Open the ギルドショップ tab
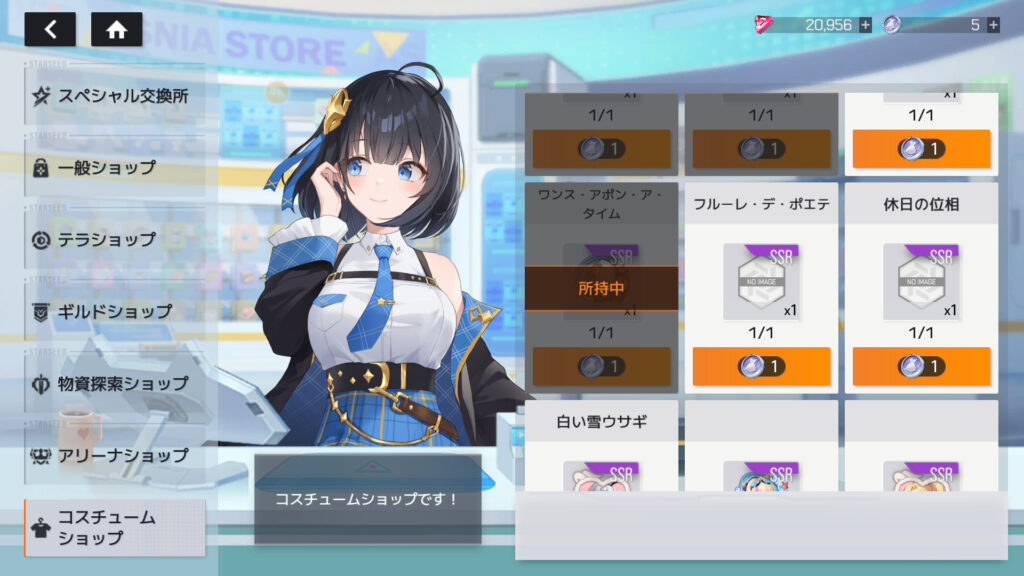The width and height of the screenshot is (1024, 576). (114, 312)
